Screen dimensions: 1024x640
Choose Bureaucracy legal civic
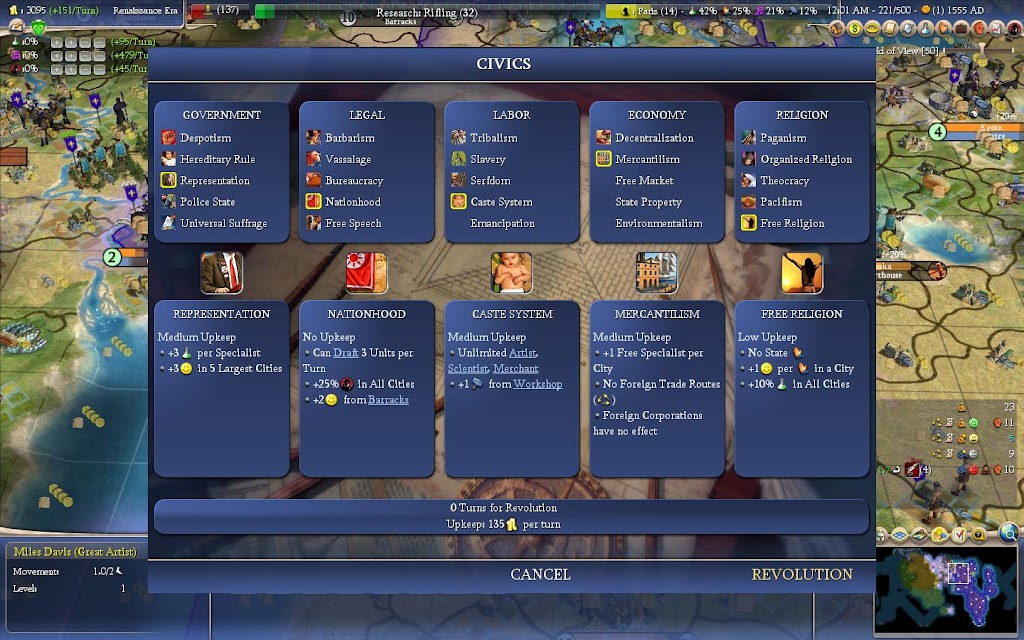(354, 181)
